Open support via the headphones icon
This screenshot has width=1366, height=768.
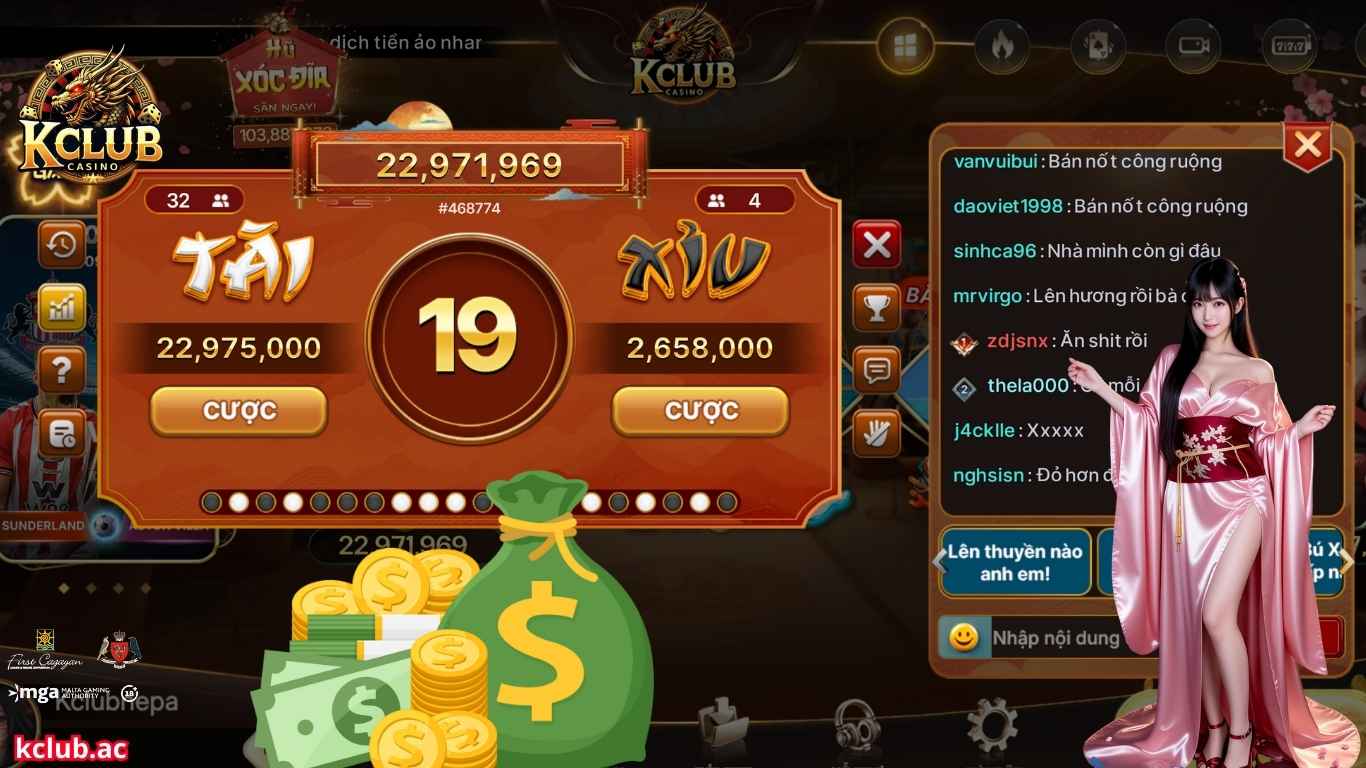[x=855, y=725]
